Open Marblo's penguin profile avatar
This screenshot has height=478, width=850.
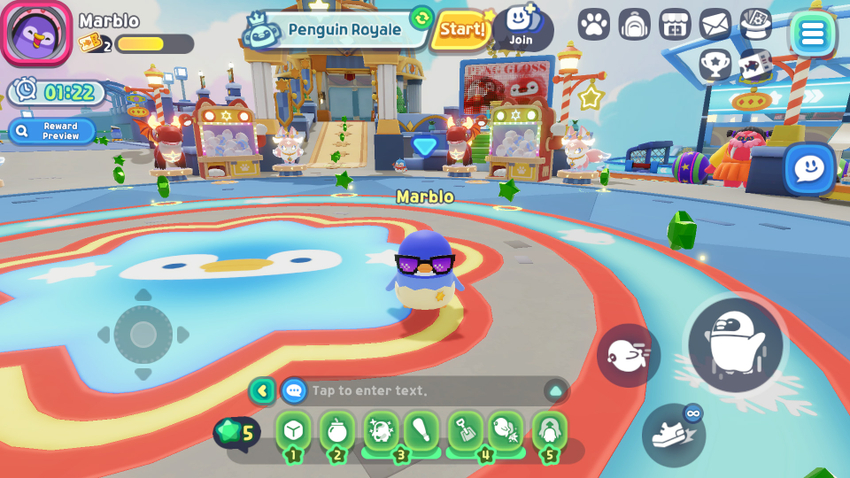coord(37,33)
